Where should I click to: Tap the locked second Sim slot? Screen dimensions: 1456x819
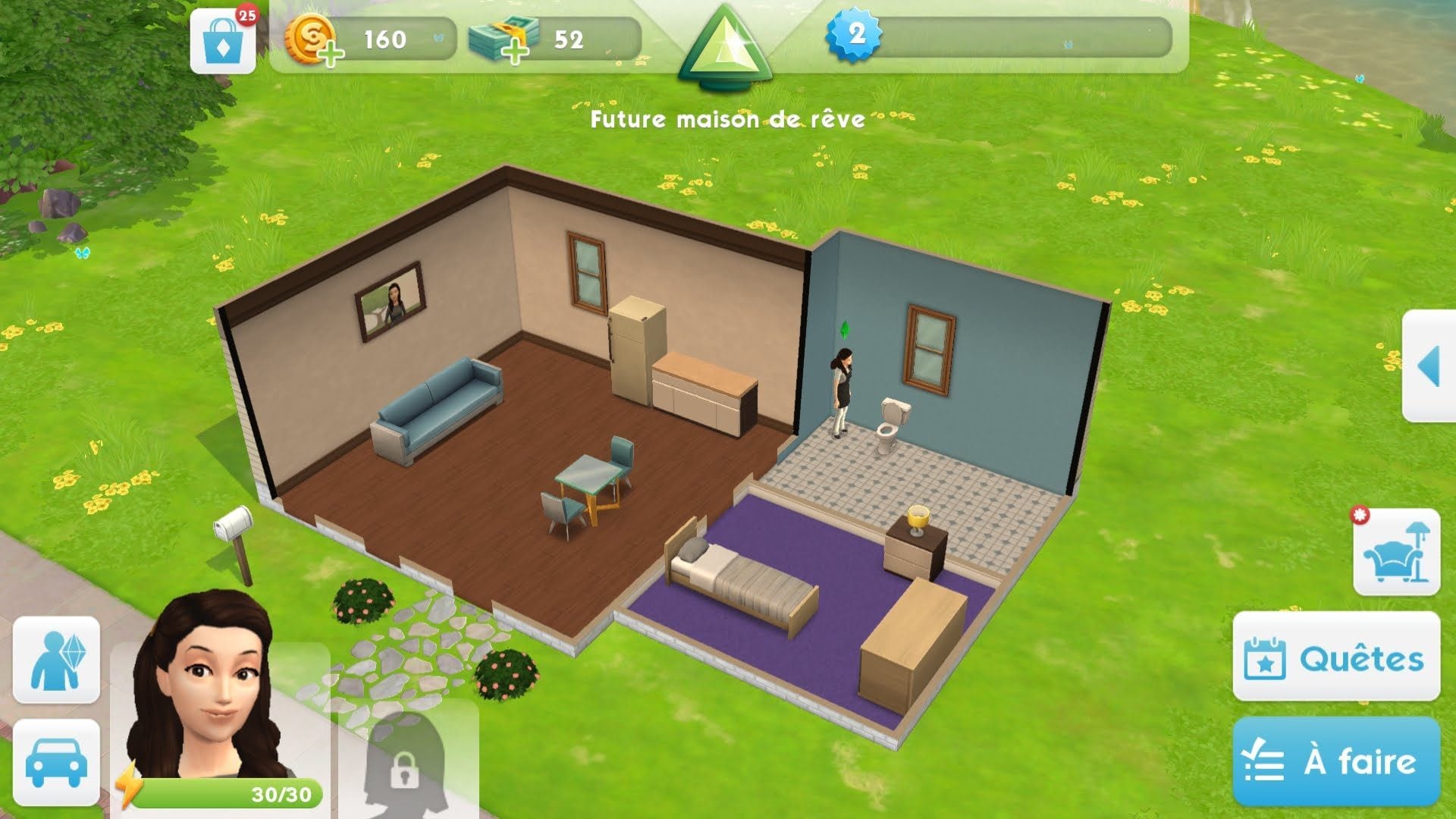[406, 762]
